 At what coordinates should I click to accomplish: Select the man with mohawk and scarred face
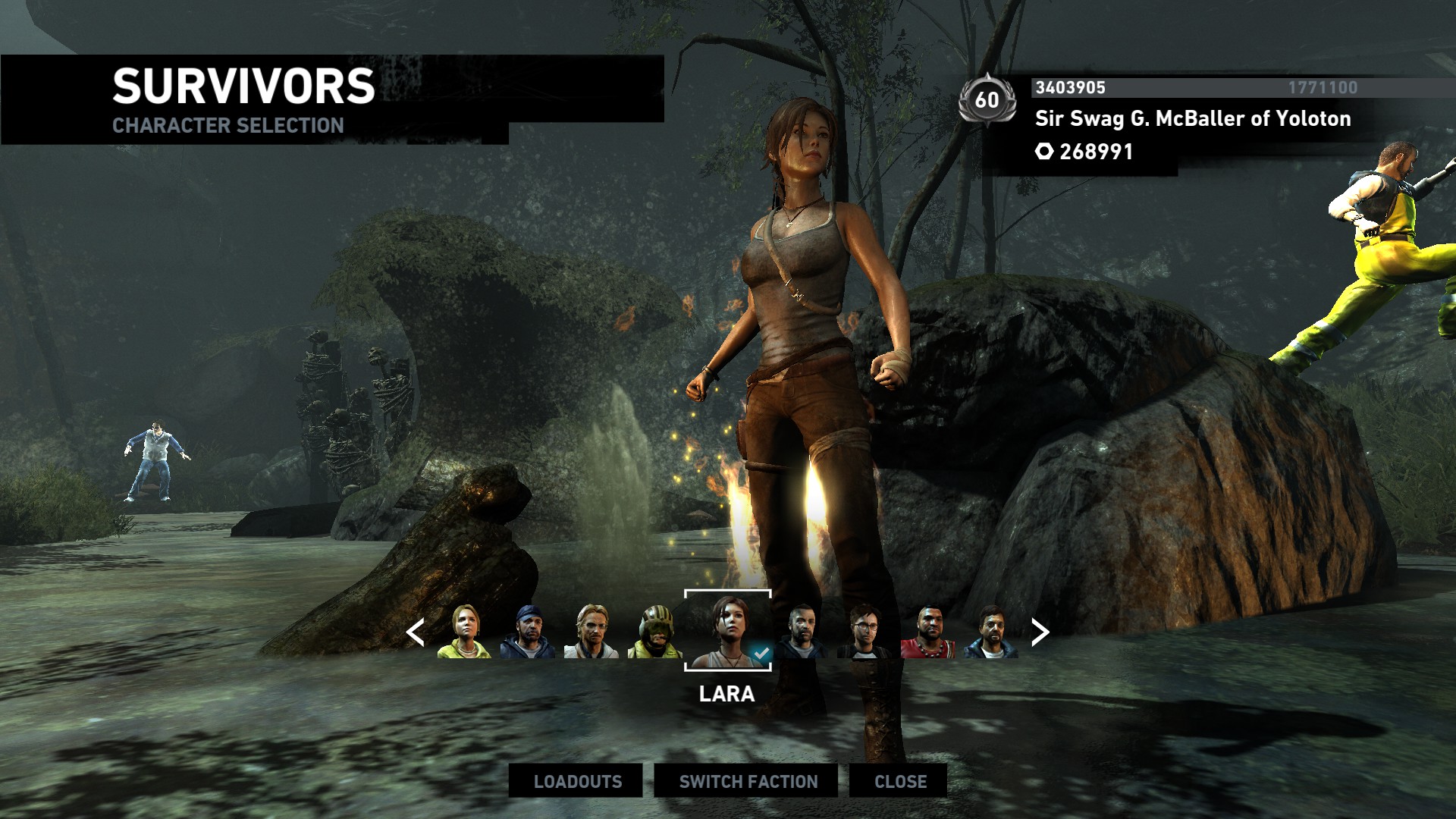pyautogui.click(x=802, y=632)
